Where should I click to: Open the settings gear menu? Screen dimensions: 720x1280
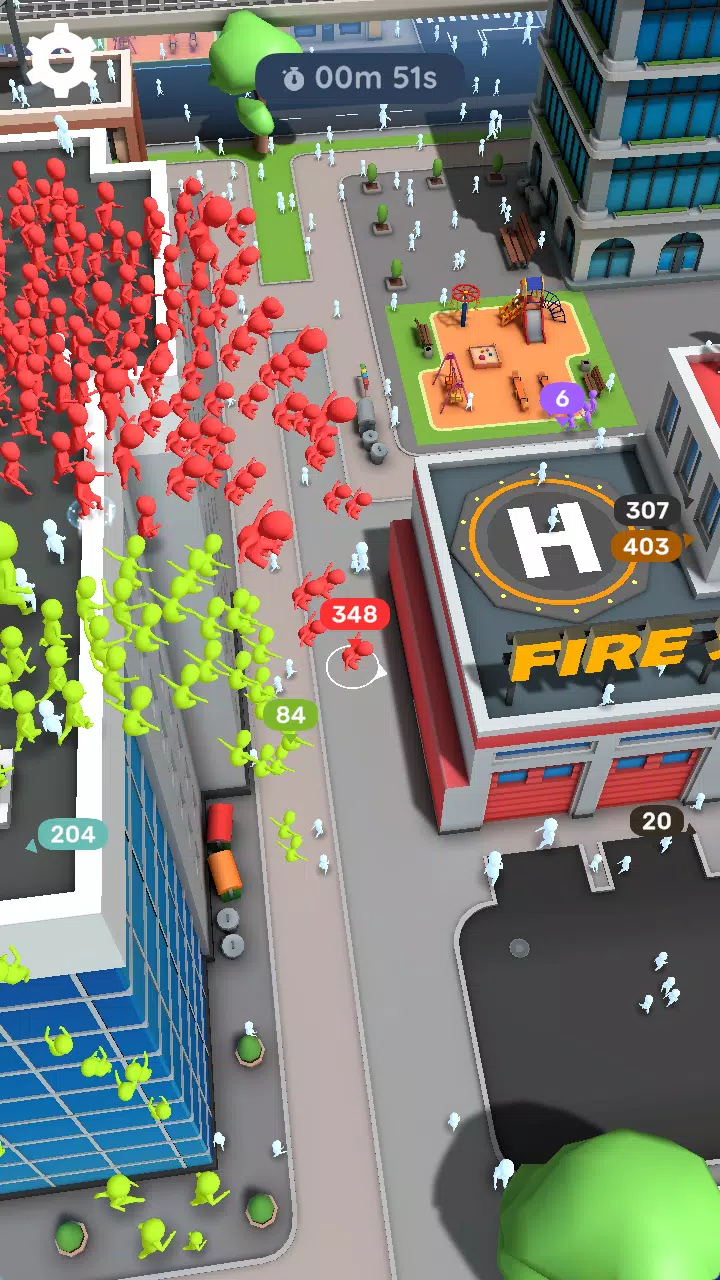[62, 60]
